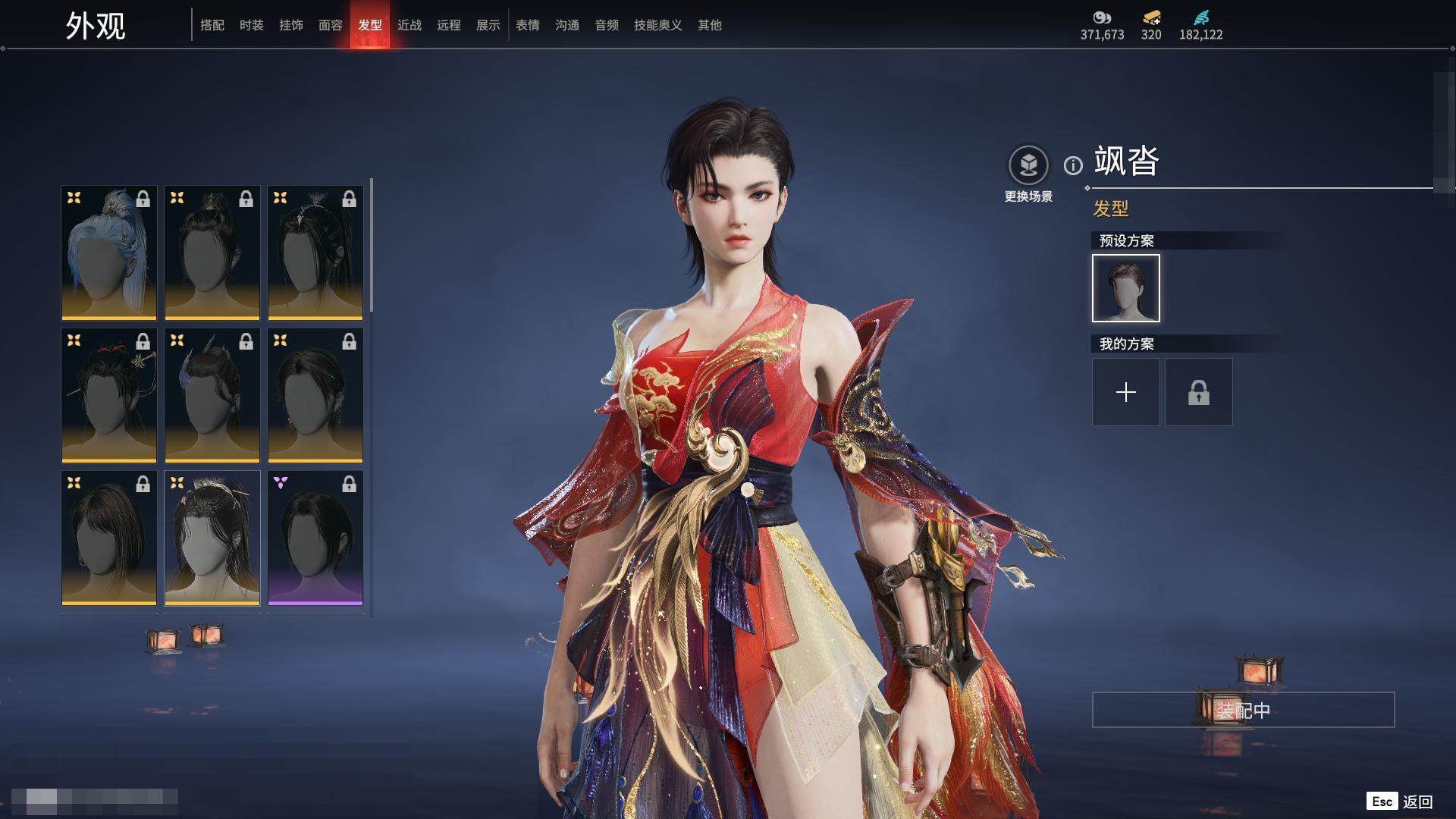Open the 表情 tab

click(528, 25)
